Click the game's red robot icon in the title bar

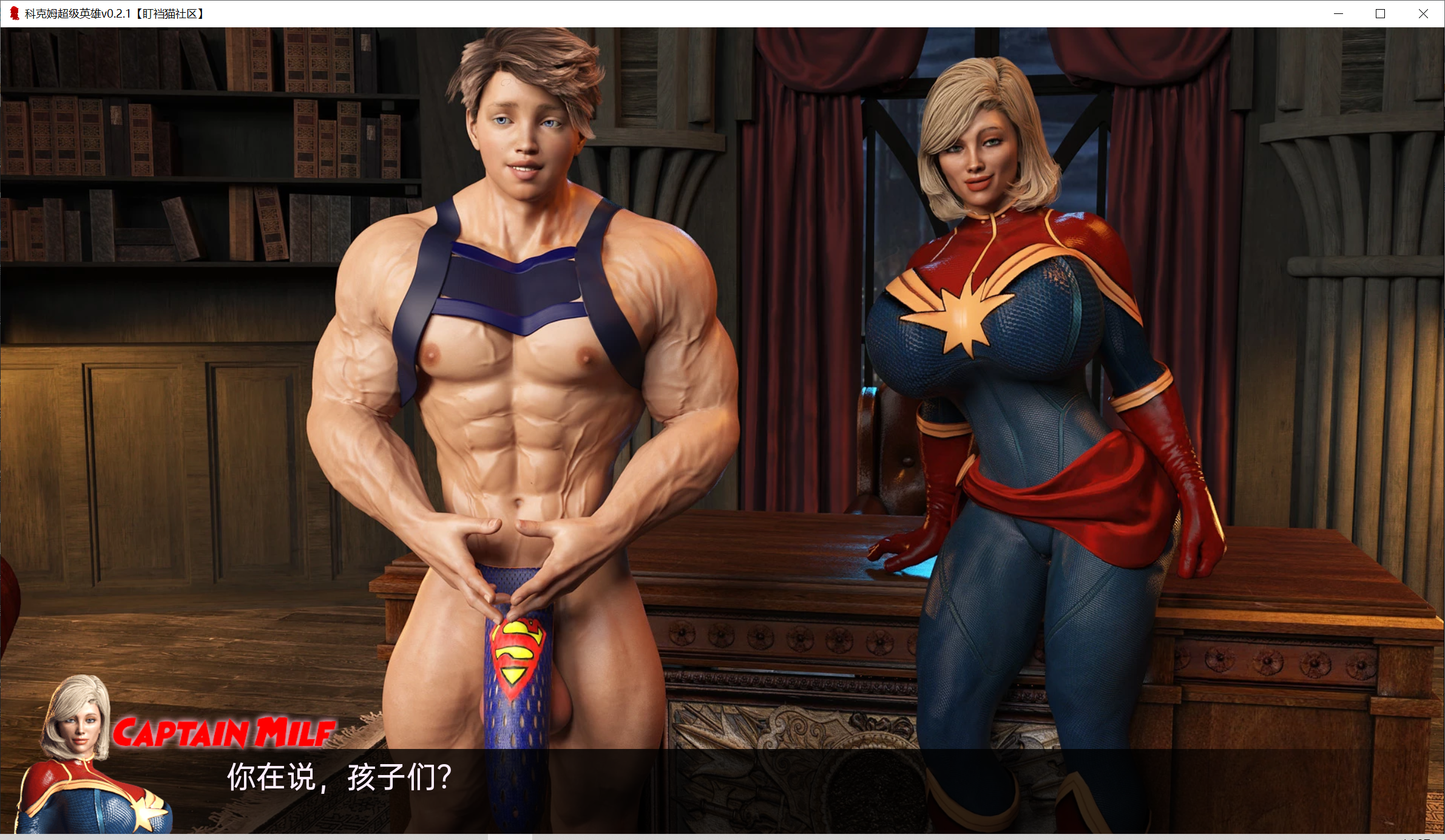tap(14, 13)
